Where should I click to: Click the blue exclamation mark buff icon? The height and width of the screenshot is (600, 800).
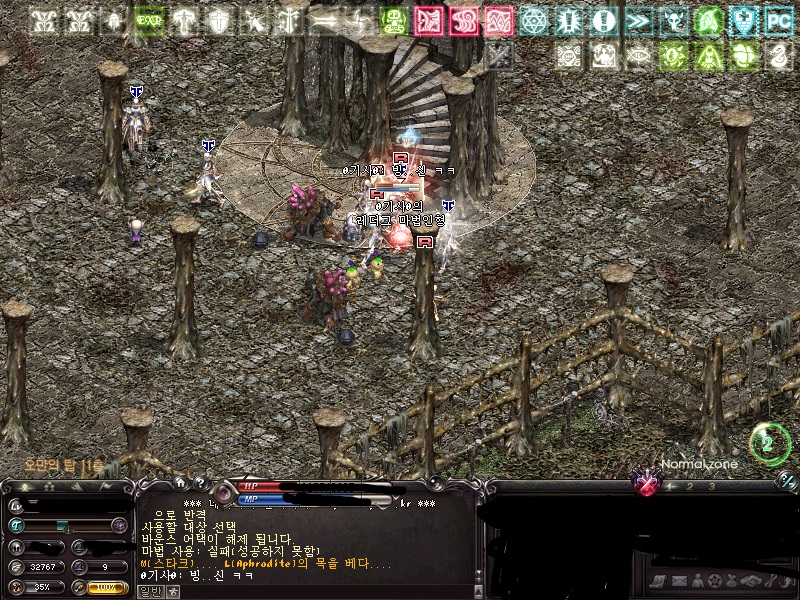pyautogui.click(x=603, y=20)
